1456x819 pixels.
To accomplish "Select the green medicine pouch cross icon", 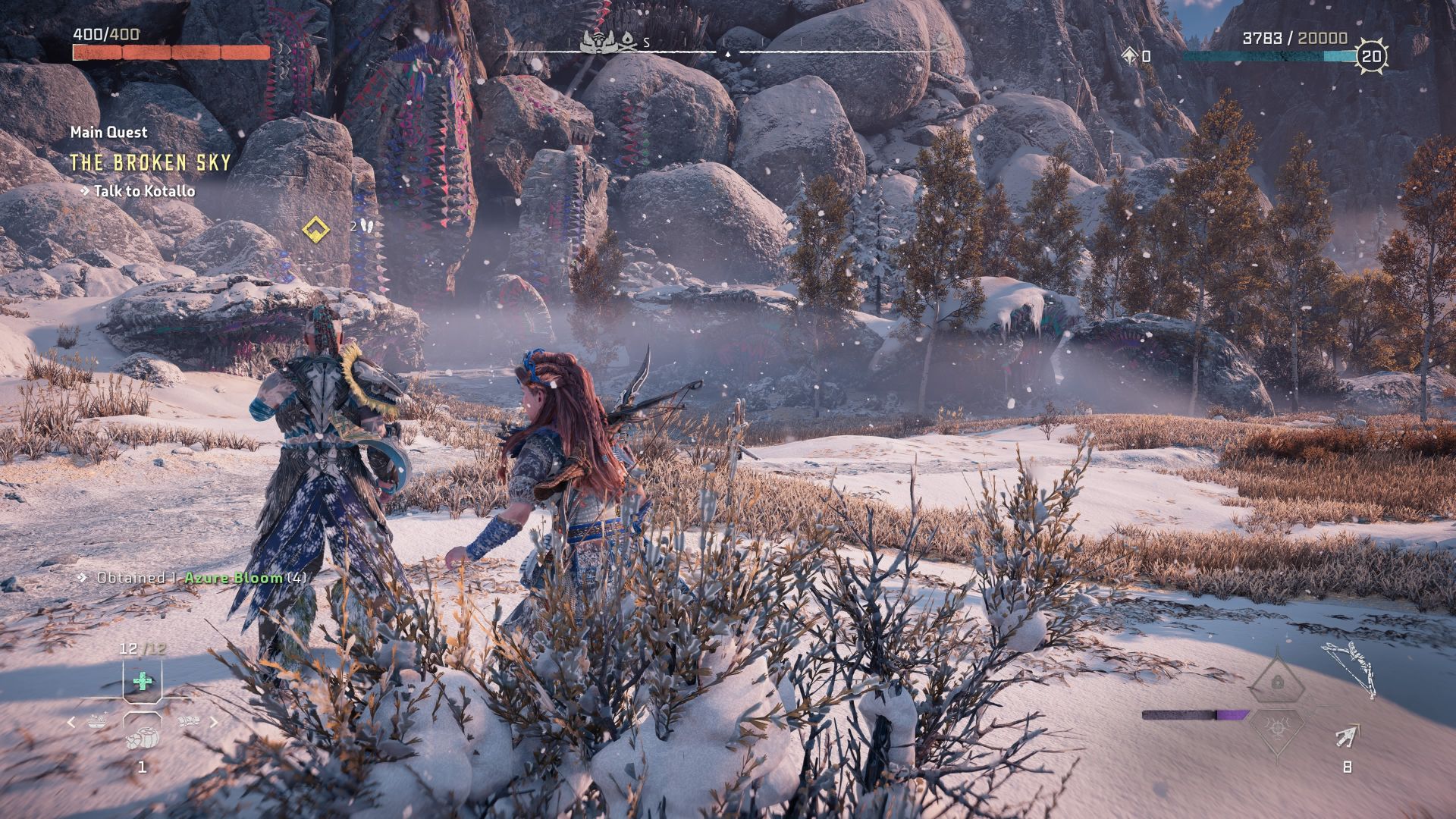I will 143,682.
